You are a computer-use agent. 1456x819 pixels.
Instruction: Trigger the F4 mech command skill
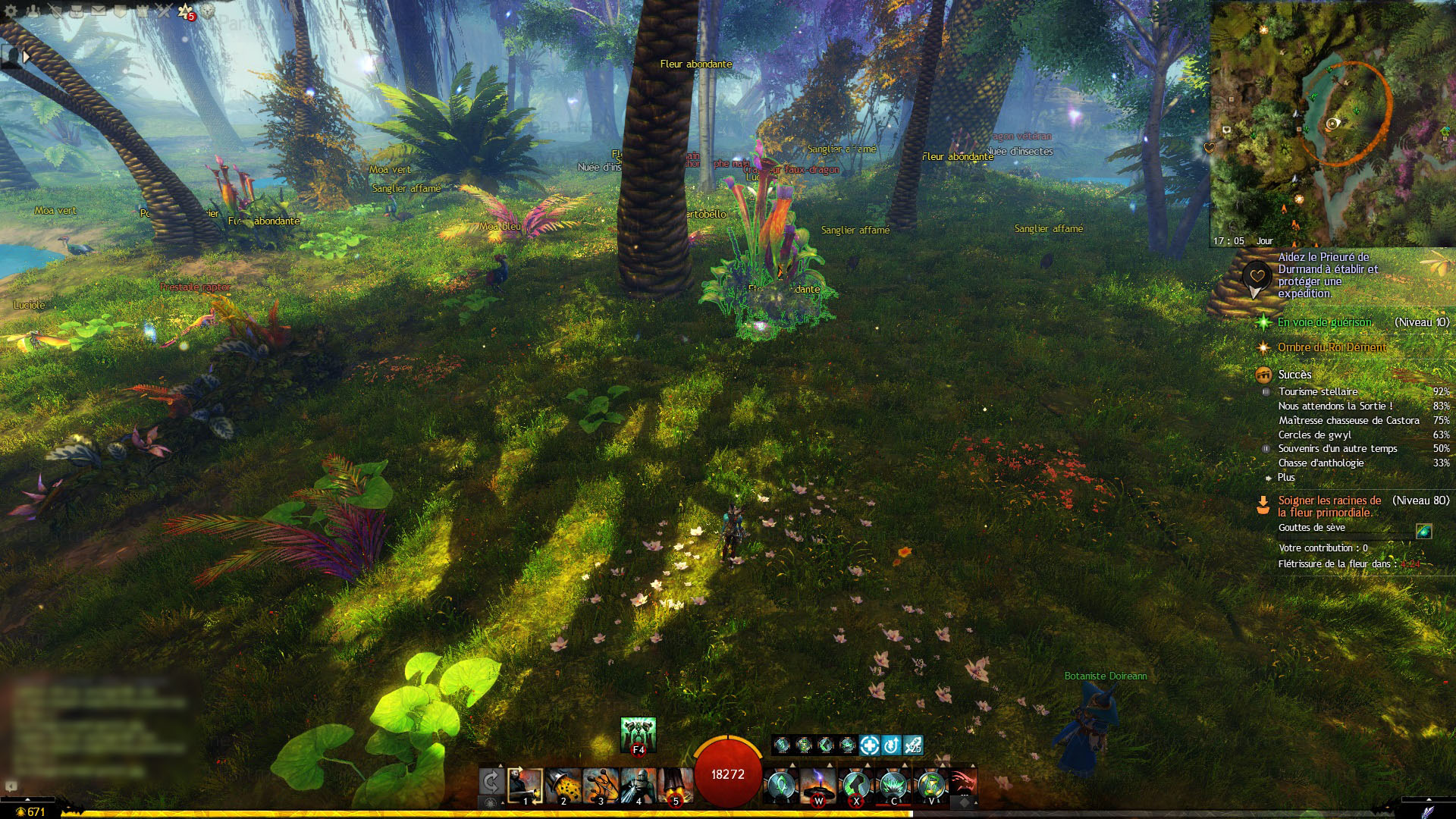638,734
